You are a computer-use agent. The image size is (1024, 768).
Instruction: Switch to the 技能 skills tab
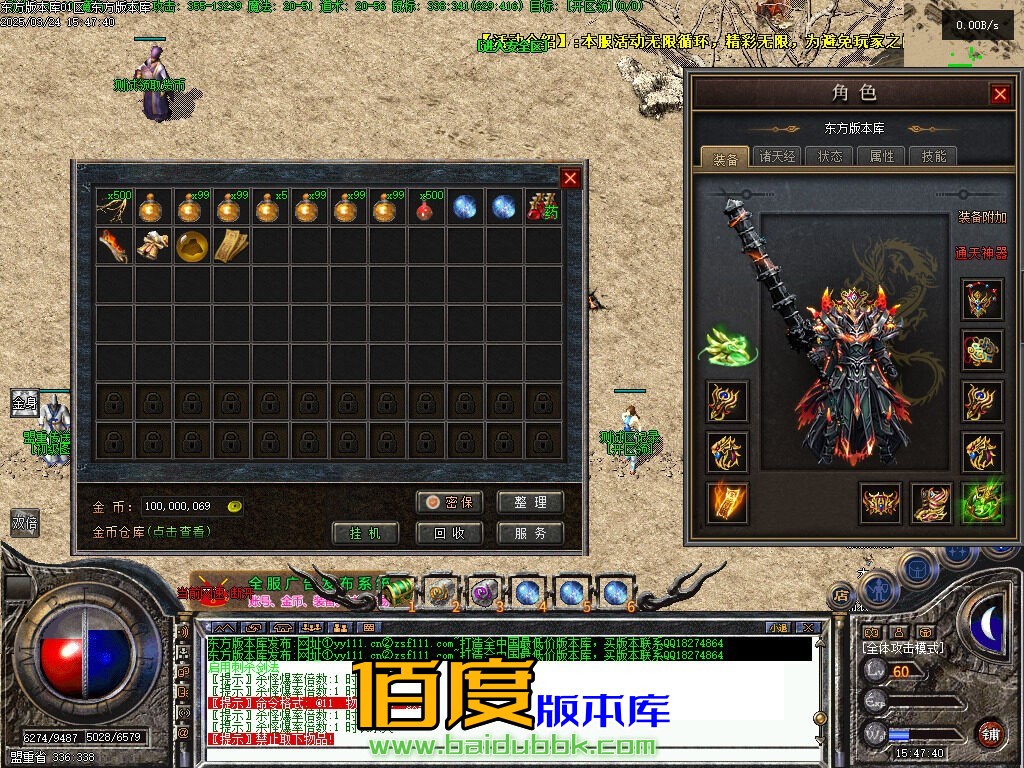pyautogui.click(x=934, y=157)
